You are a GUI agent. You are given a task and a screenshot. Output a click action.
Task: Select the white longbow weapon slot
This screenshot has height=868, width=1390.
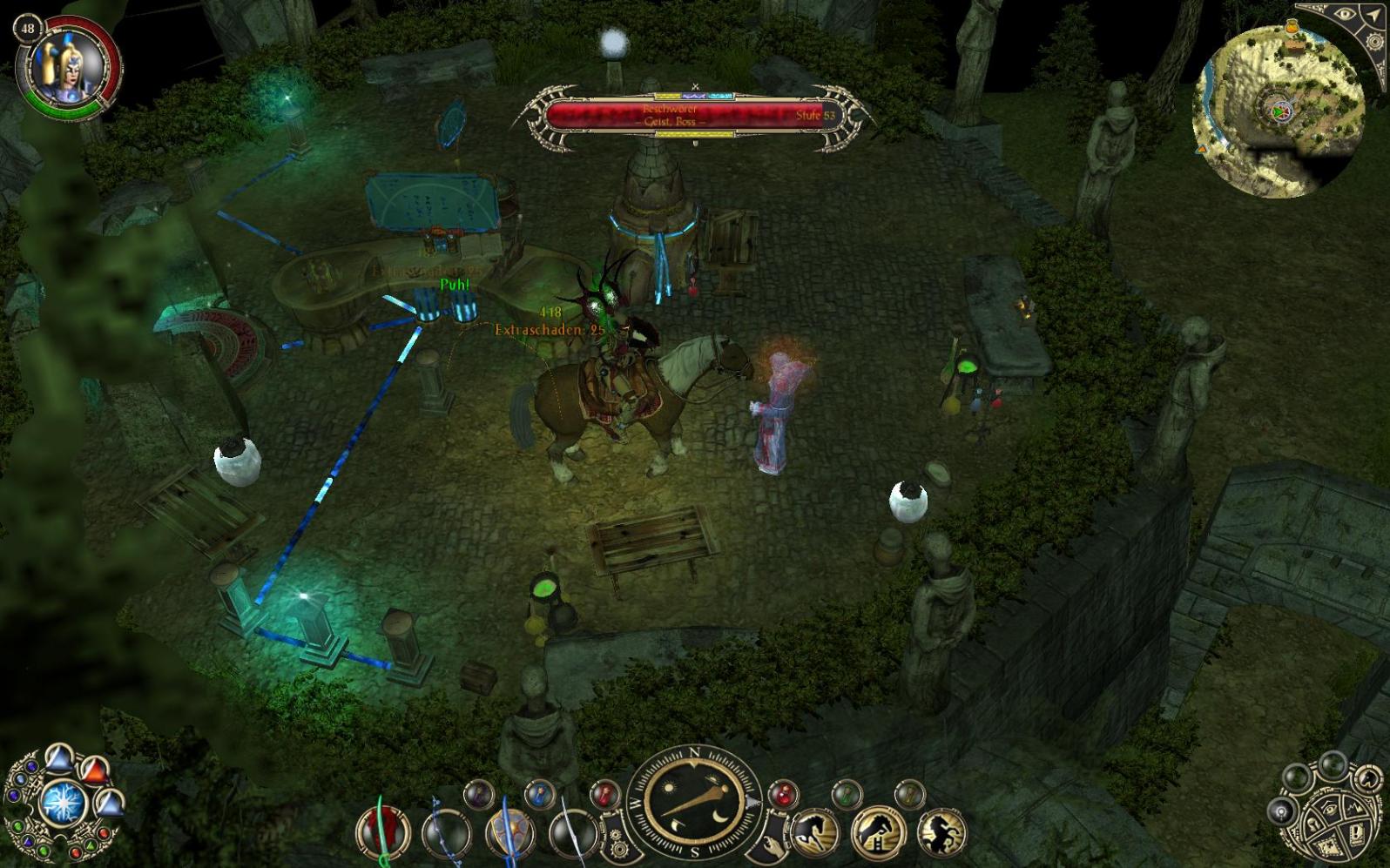click(573, 833)
